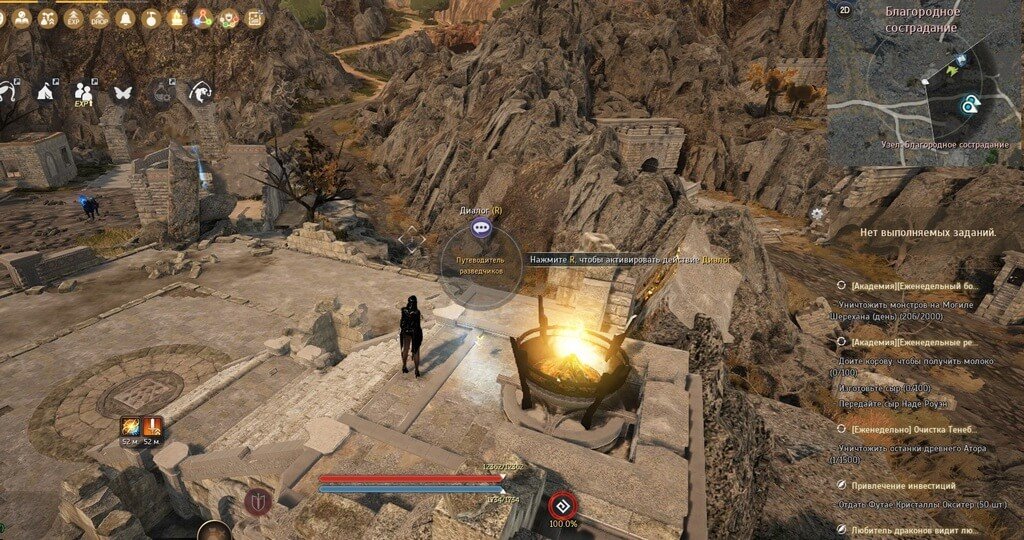Open the tent camp icon
The width and height of the screenshot is (1024, 540).
[x=45, y=92]
